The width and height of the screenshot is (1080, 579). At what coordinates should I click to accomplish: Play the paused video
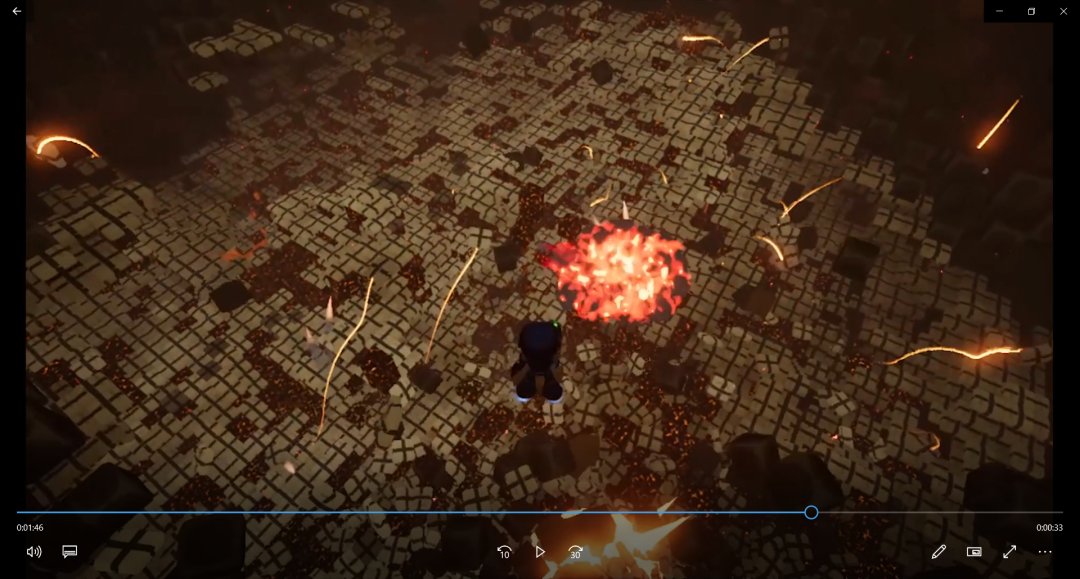point(540,551)
